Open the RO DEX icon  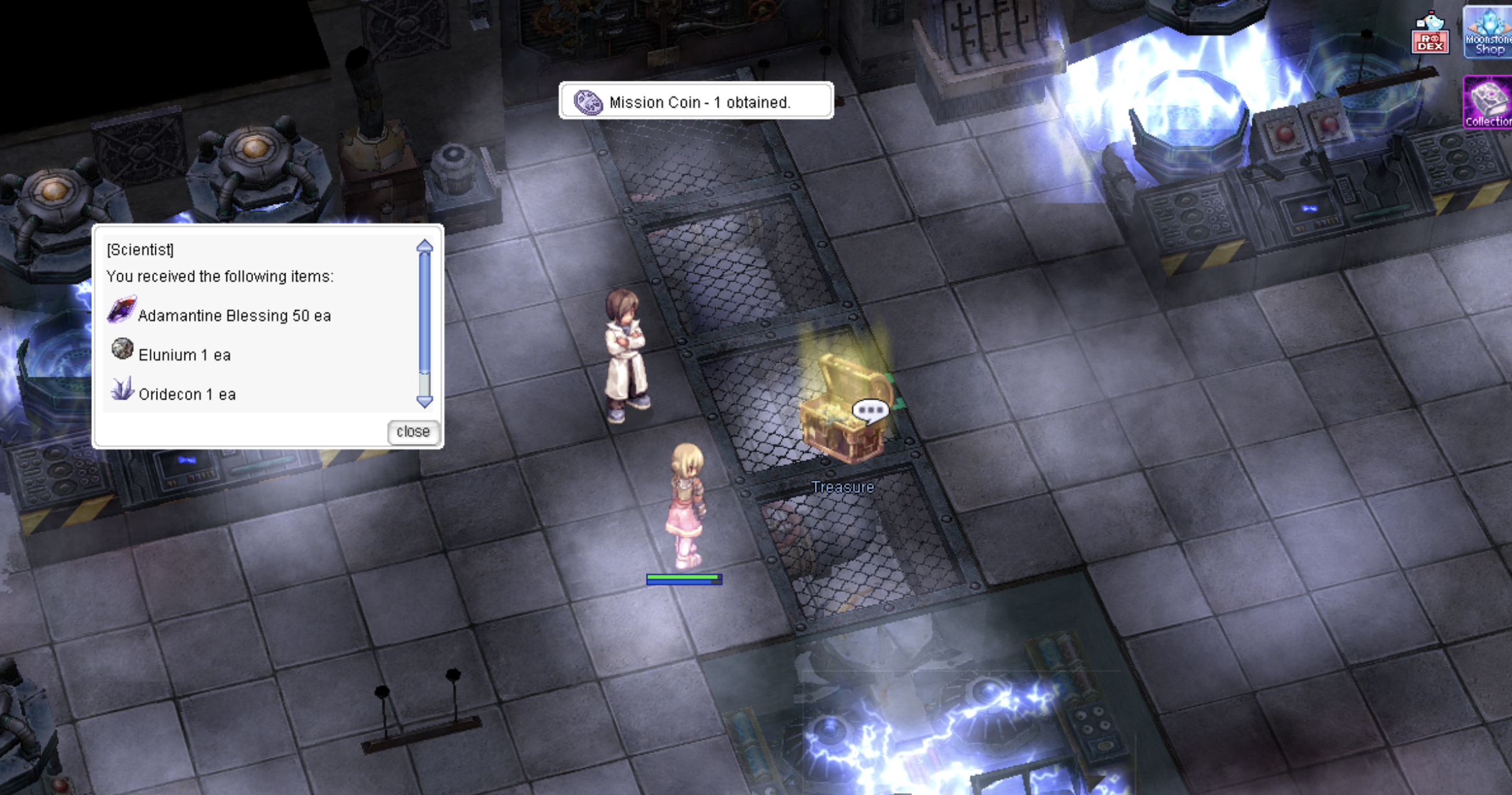click(1430, 34)
